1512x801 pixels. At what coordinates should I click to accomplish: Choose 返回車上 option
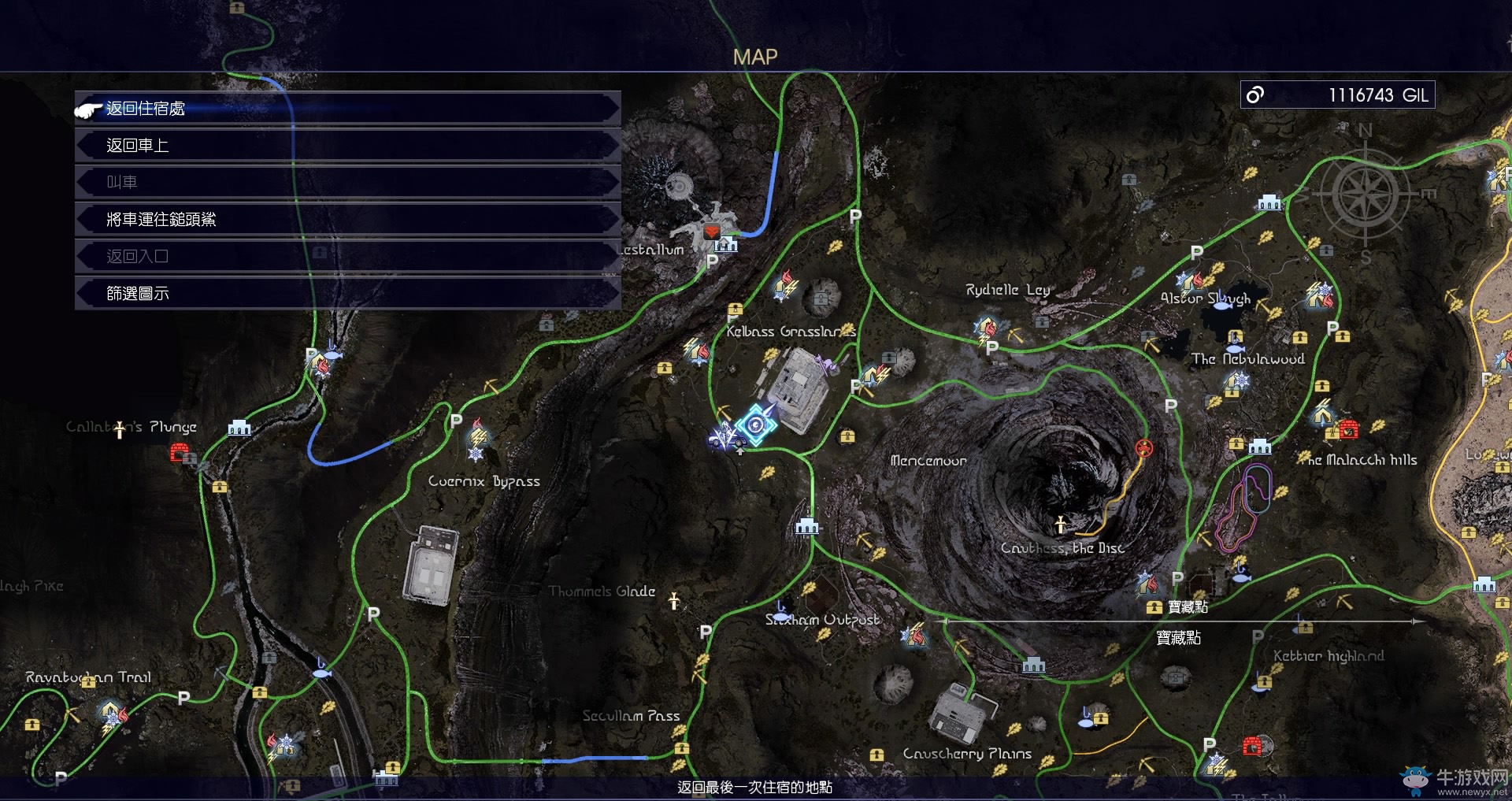pos(347,146)
